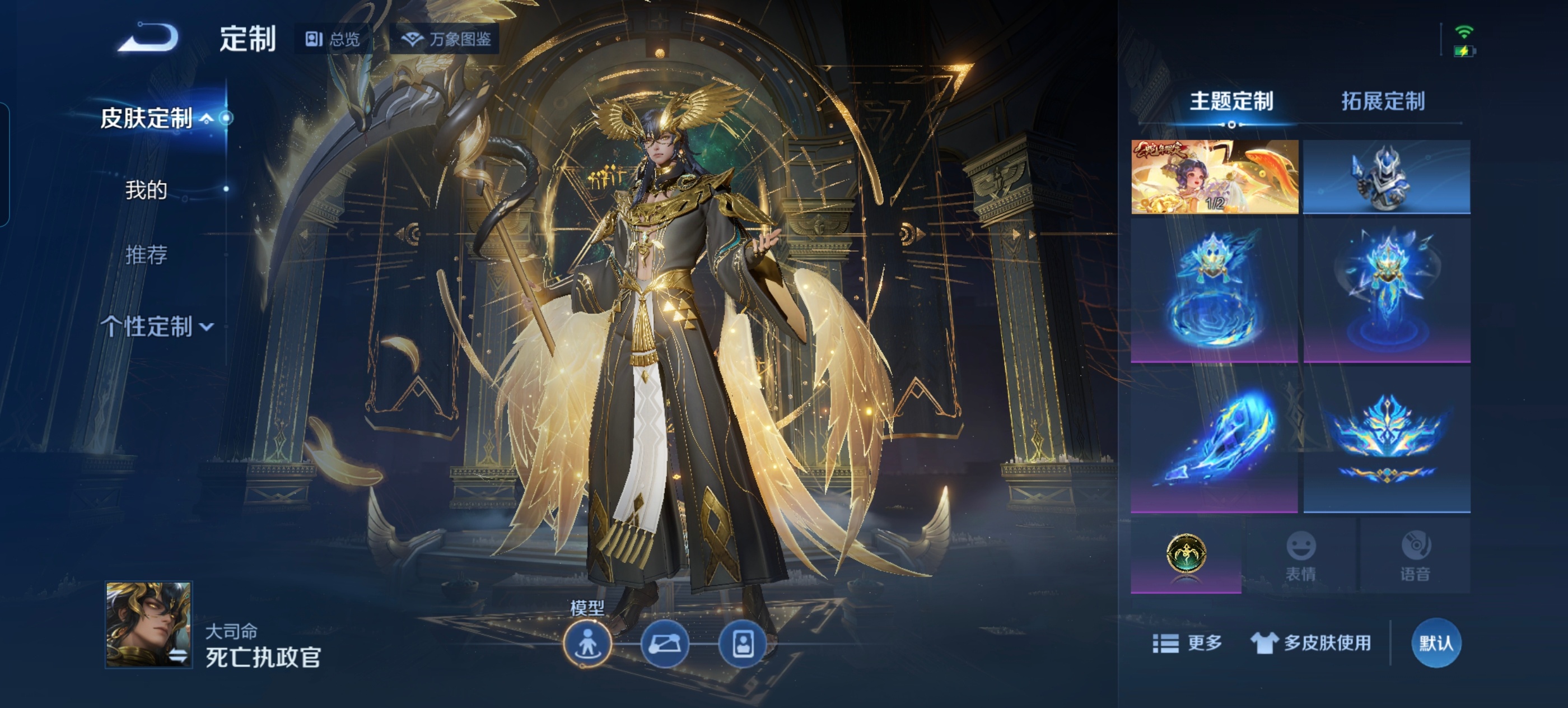The width and height of the screenshot is (1568, 708).
Task: Show 更多 options list
Action: point(1188,643)
